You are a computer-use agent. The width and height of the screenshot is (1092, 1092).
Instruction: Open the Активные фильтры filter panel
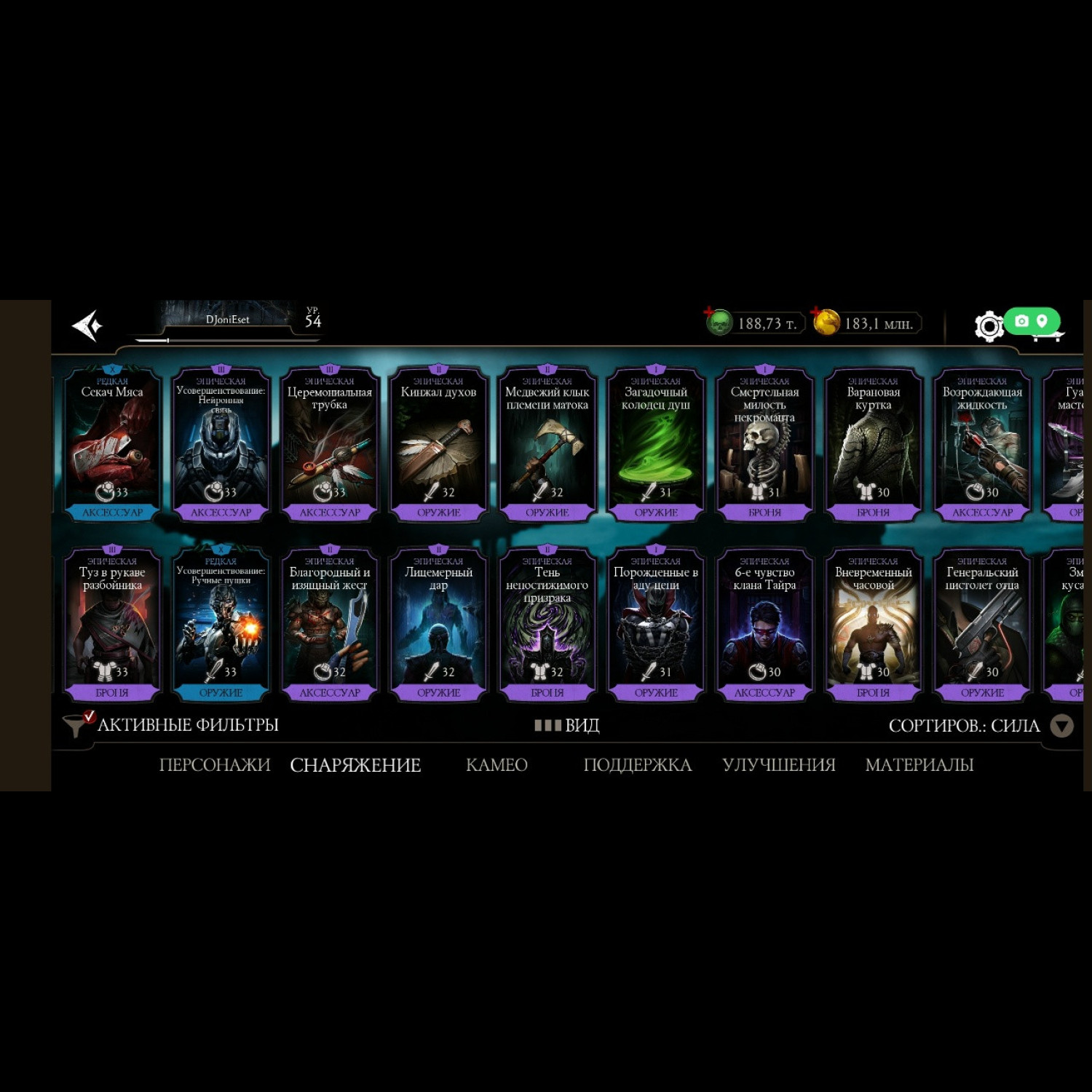(172, 725)
